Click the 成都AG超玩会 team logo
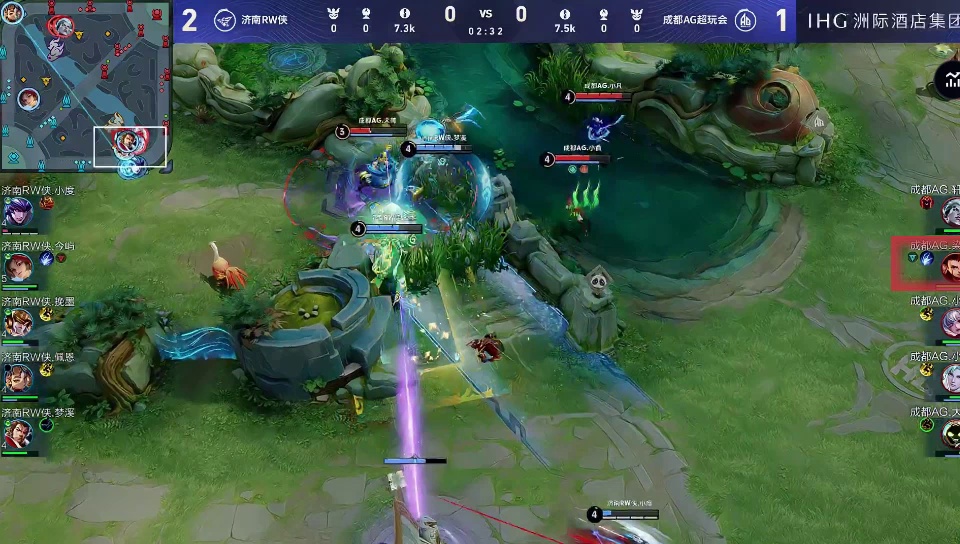The height and width of the screenshot is (544, 960). (745, 21)
